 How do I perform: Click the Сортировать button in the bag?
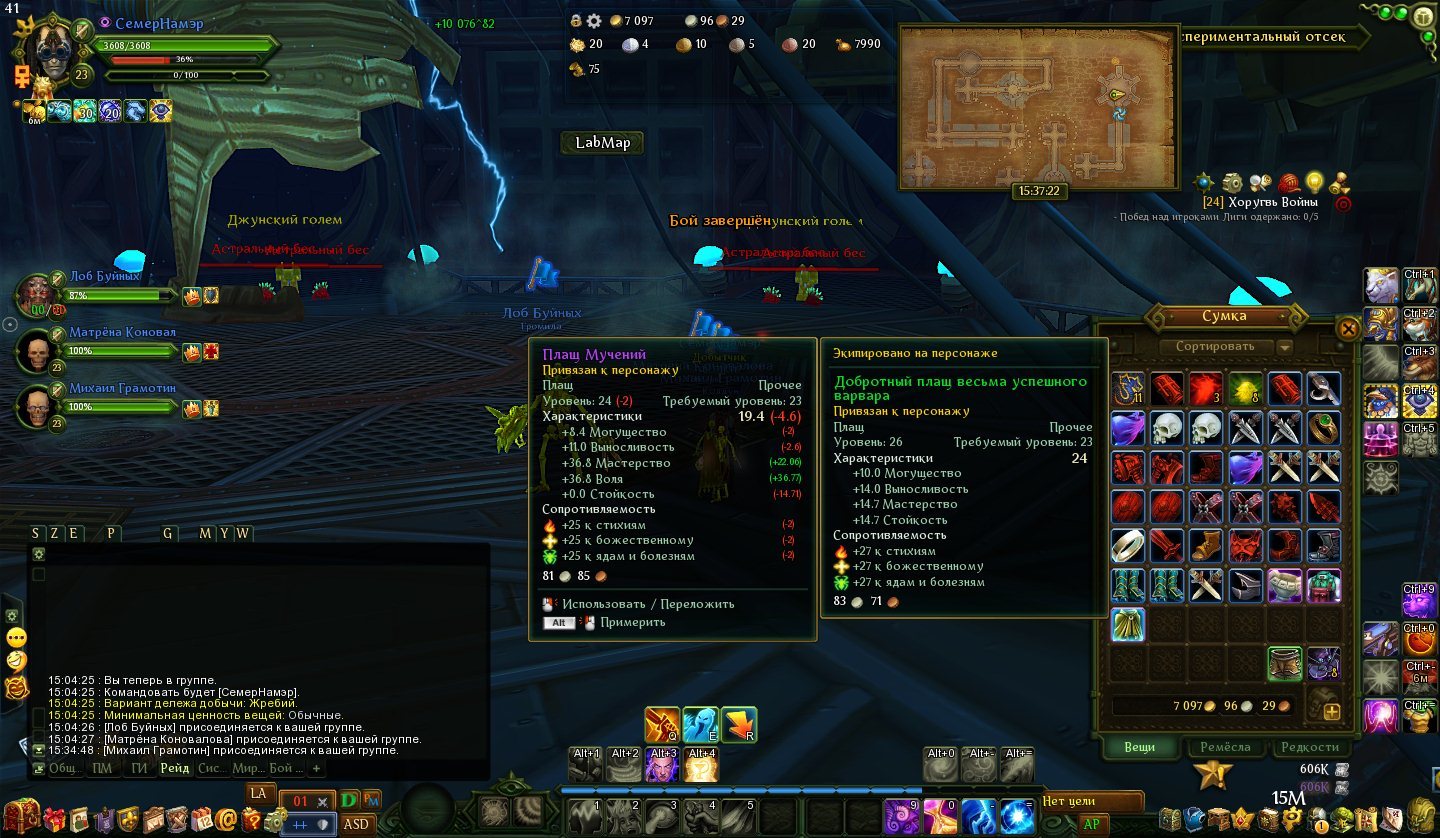point(1214,347)
